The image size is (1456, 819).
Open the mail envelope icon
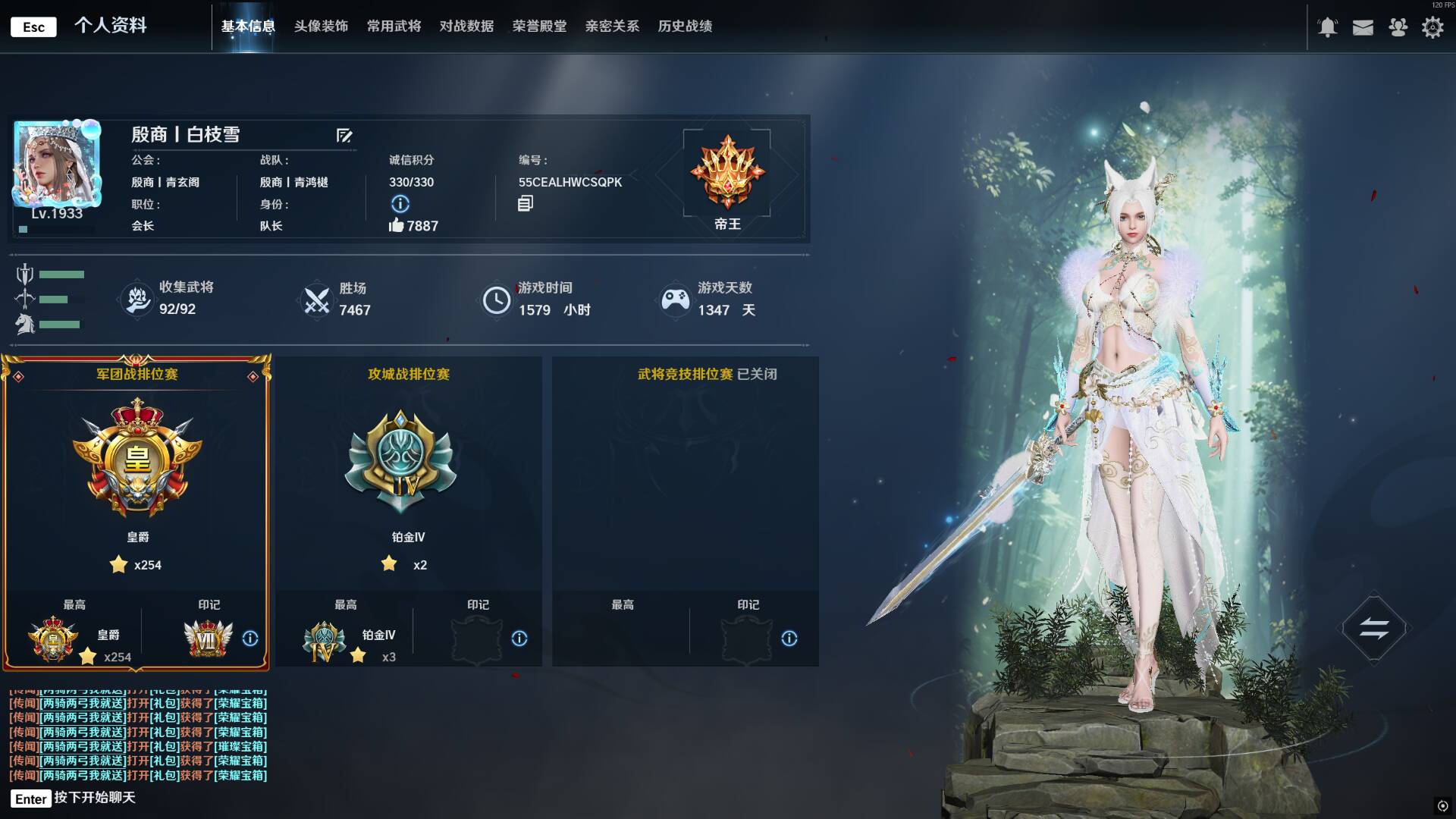1363,27
